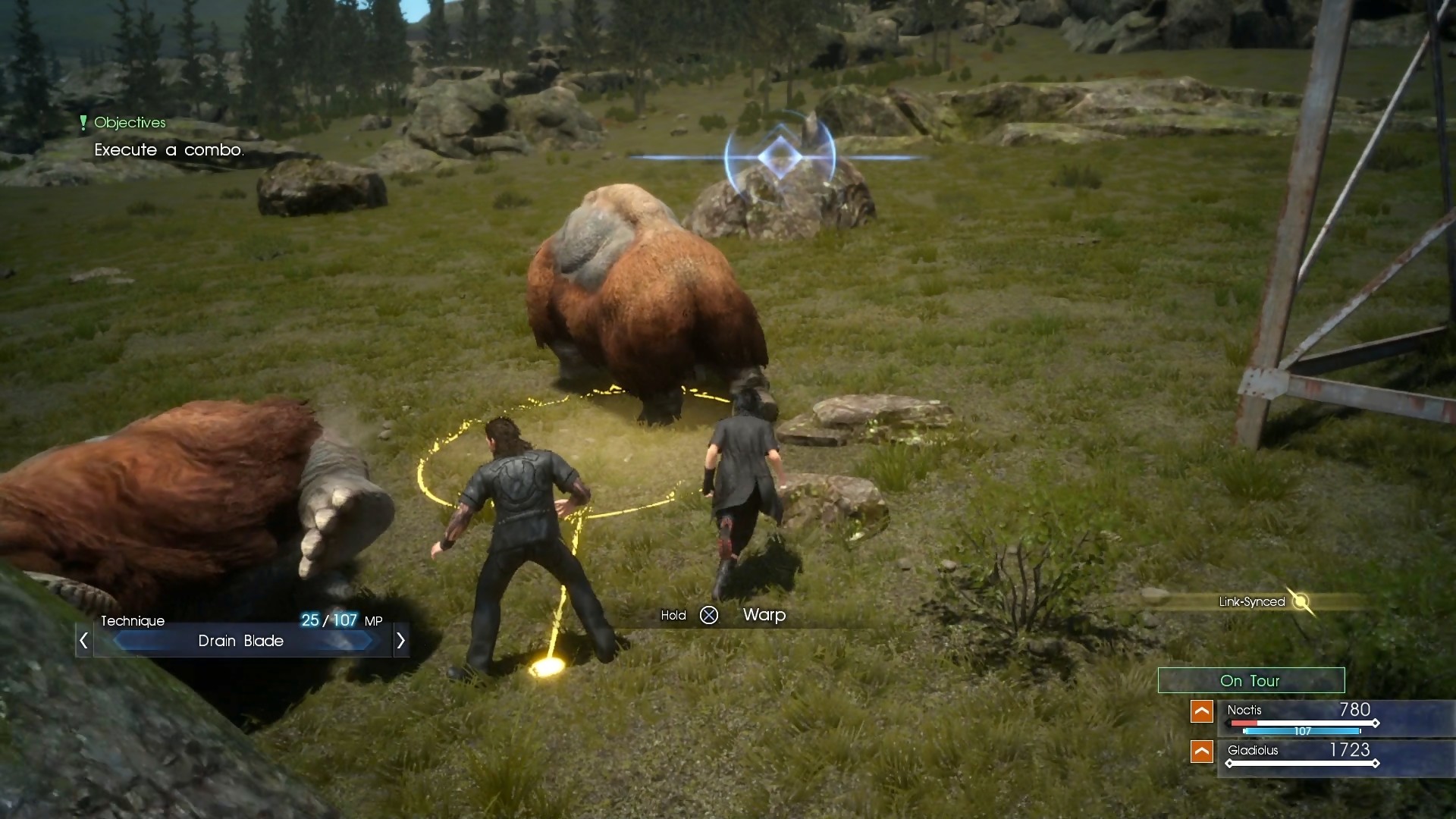Select the Drain Blade technique emblem
Image resolution: width=1456 pixels, height=819 pixels.
click(243, 641)
